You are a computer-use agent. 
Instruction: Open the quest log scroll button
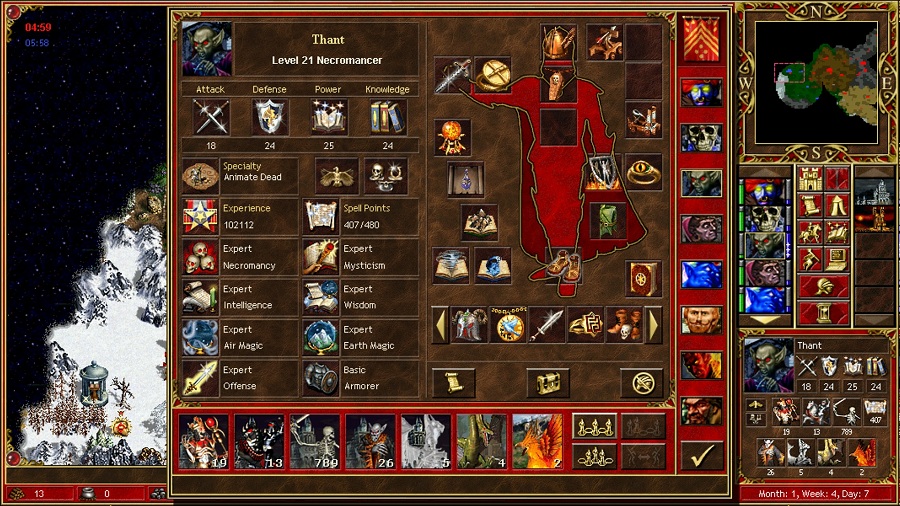pyautogui.click(x=453, y=382)
